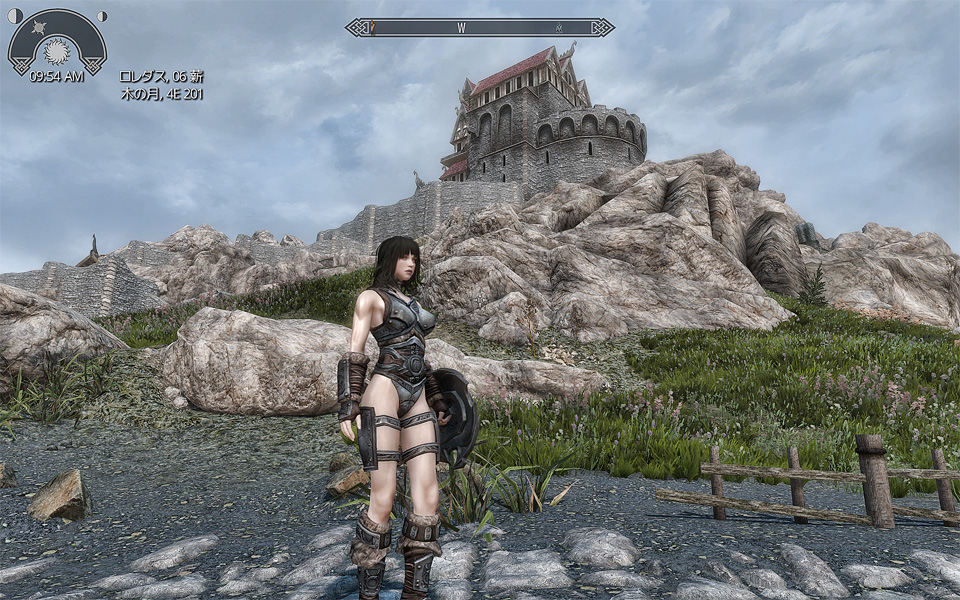Click the larger moon phase icon
The image size is (960, 600).
point(16,16)
